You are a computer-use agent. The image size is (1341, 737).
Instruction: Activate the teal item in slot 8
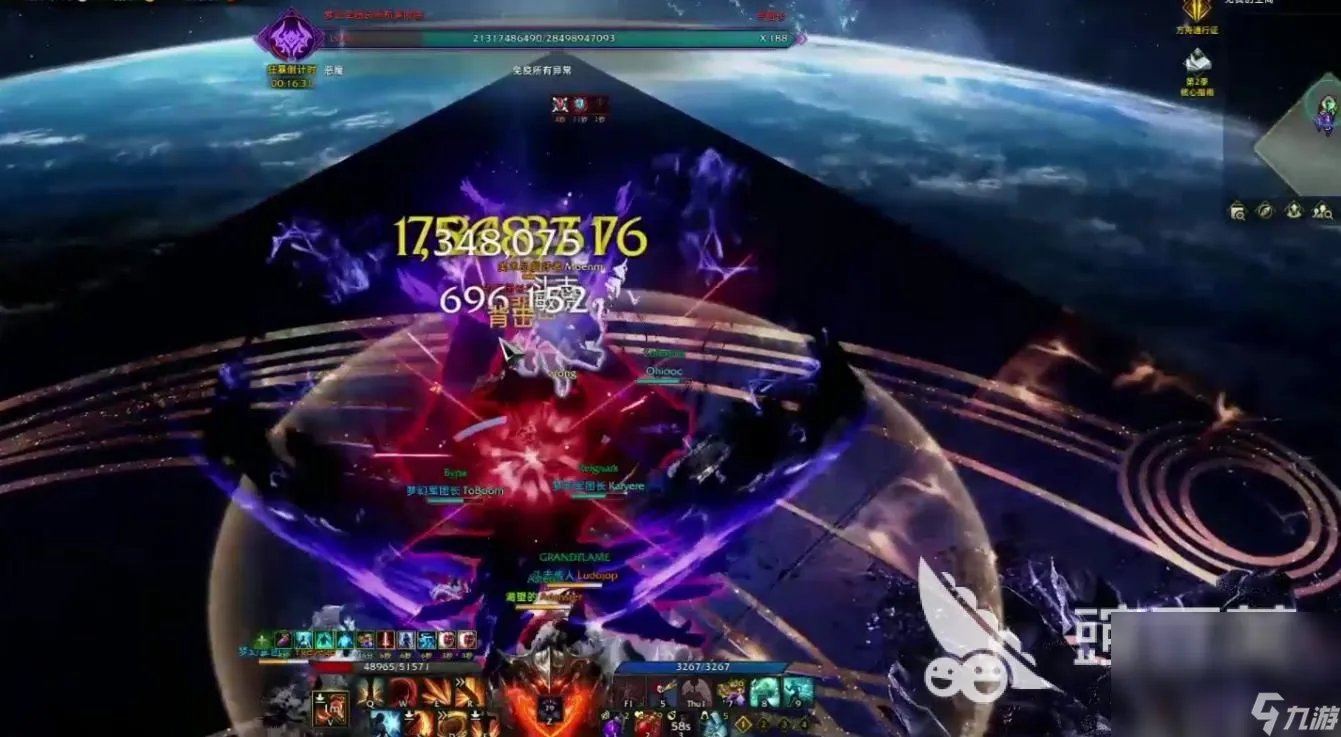point(765,692)
